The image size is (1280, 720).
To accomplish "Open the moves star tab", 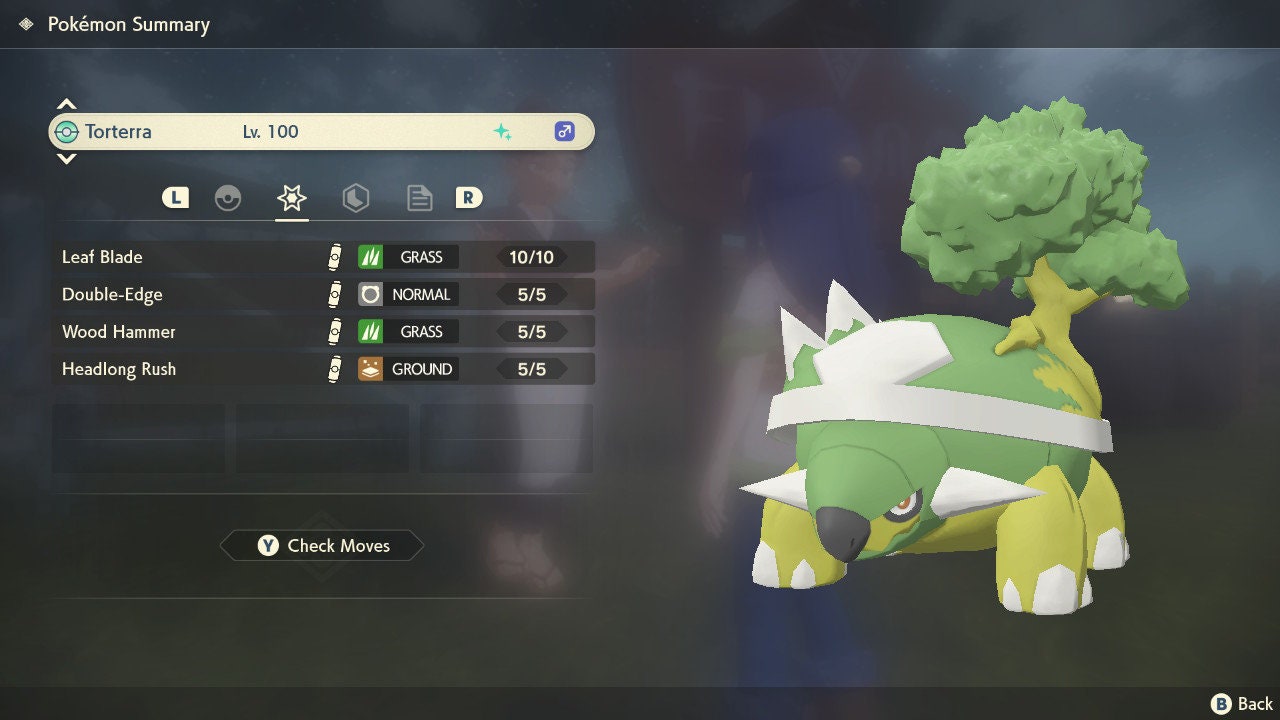I will click(x=291, y=198).
